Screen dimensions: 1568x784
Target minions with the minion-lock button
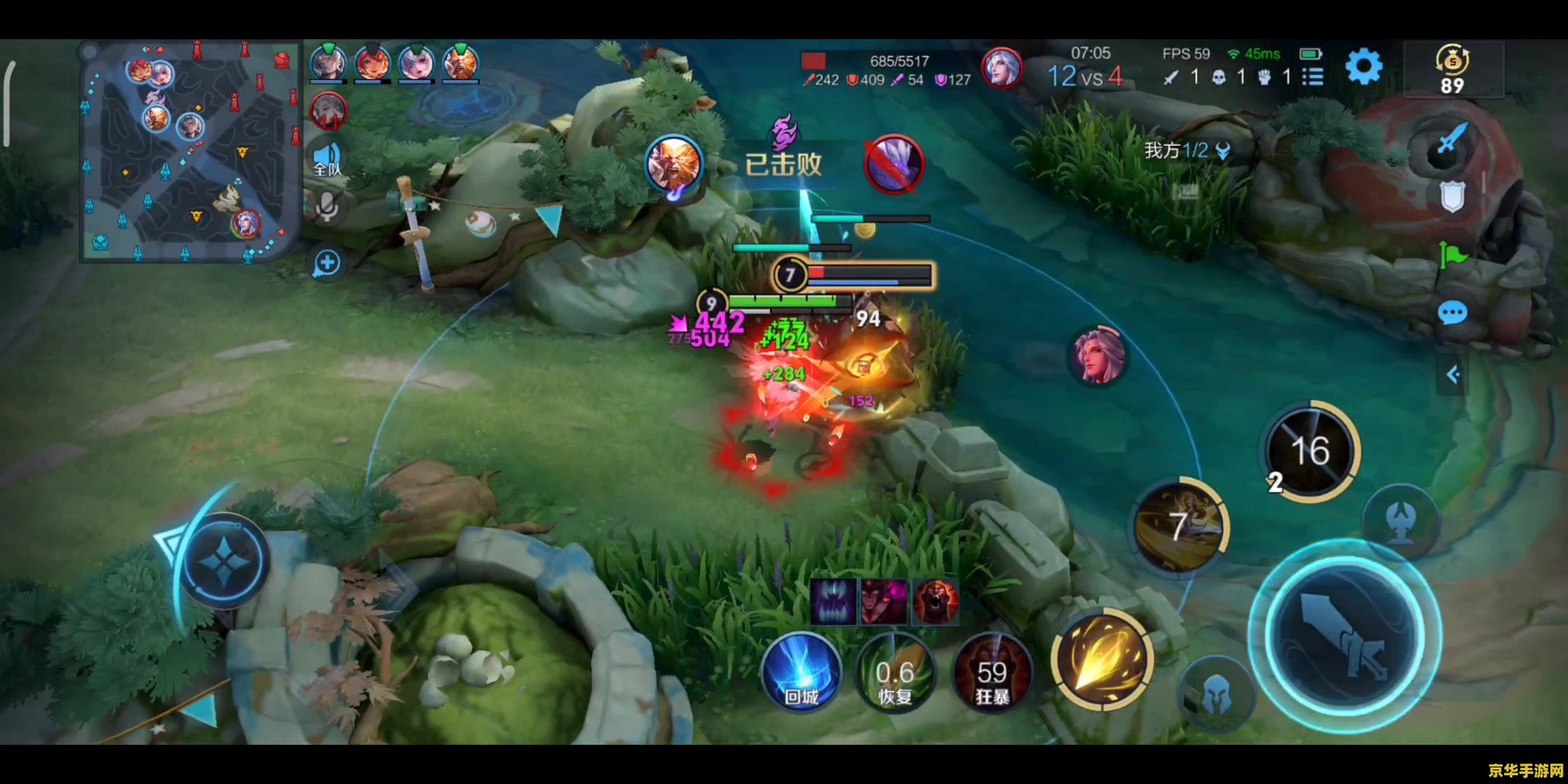pyautogui.click(x=1216, y=697)
